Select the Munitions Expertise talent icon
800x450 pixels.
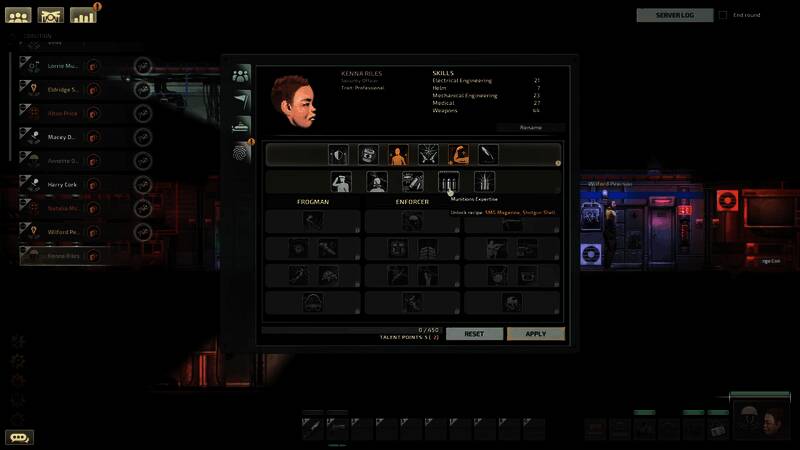point(449,181)
